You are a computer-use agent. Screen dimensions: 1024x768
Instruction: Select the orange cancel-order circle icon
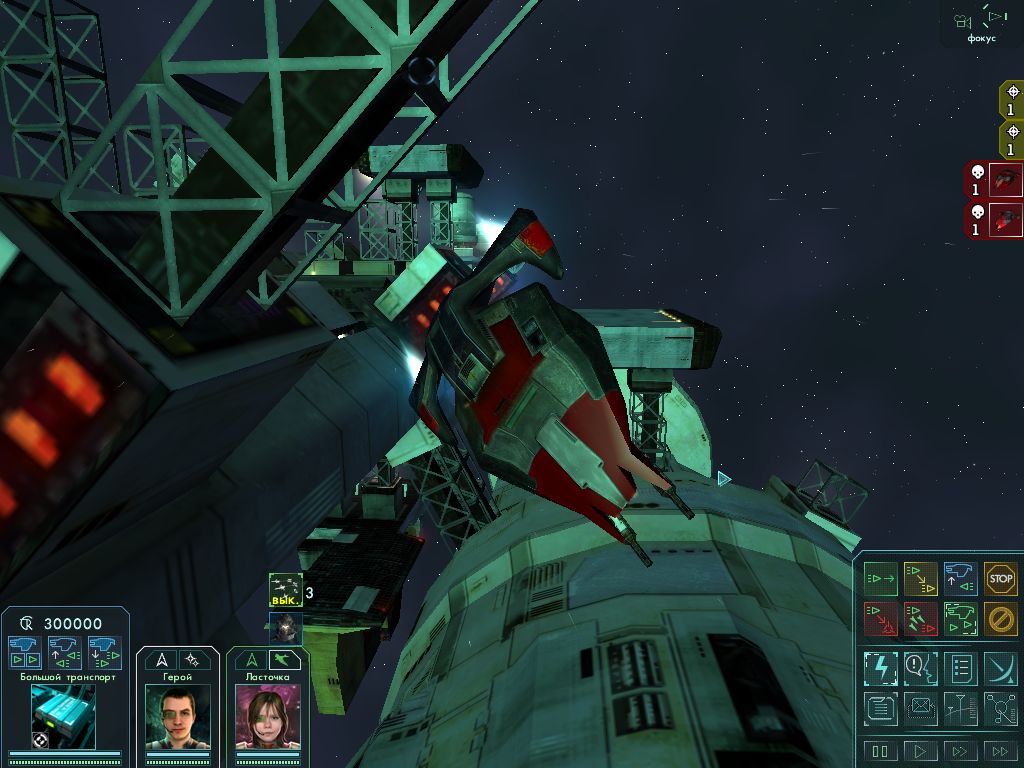point(1000,619)
